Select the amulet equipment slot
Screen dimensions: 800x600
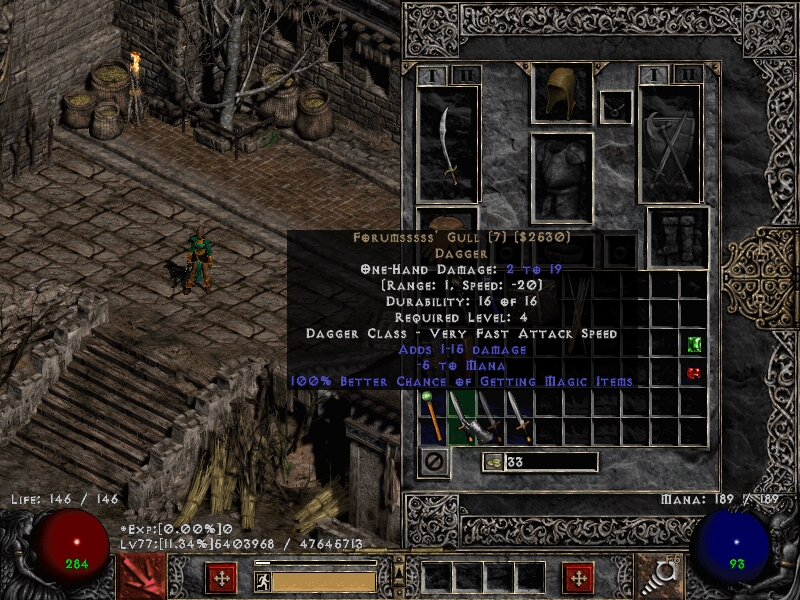616,108
